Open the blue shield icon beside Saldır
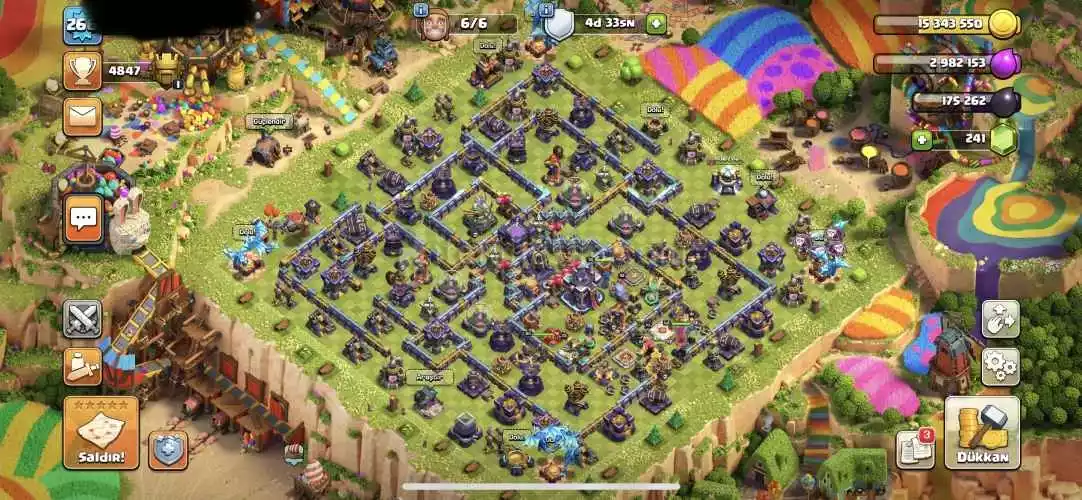This screenshot has height=500, width=1082. tap(168, 450)
